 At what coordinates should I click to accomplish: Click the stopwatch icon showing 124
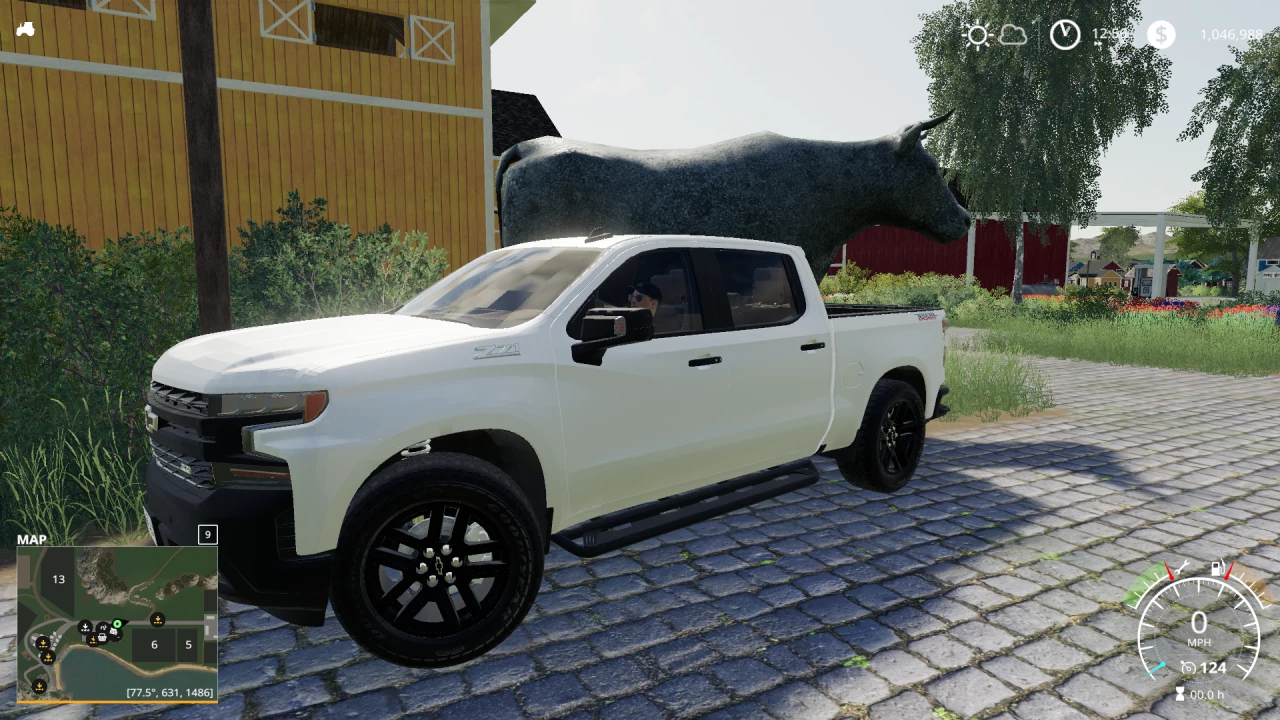pyautogui.click(x=1188, y=667)
